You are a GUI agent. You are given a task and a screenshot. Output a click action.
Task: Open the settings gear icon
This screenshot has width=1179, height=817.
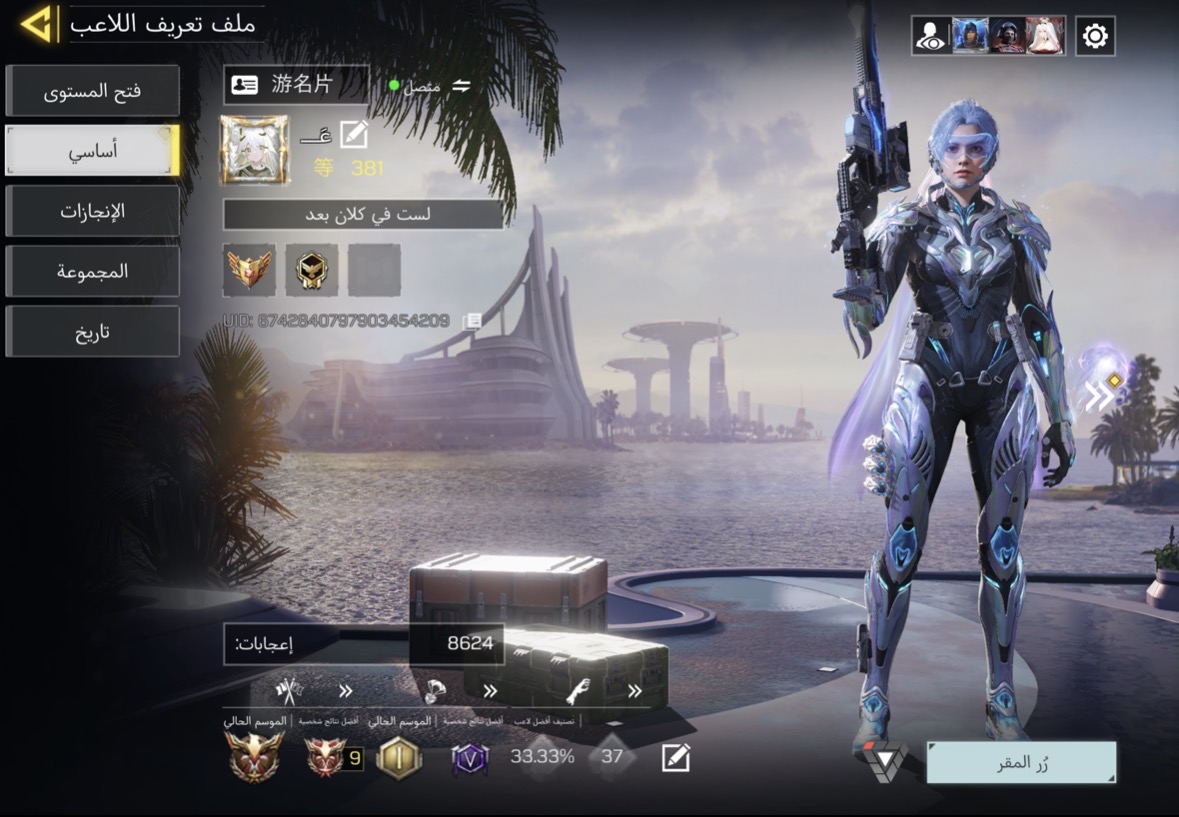[x=1095, y=36]
